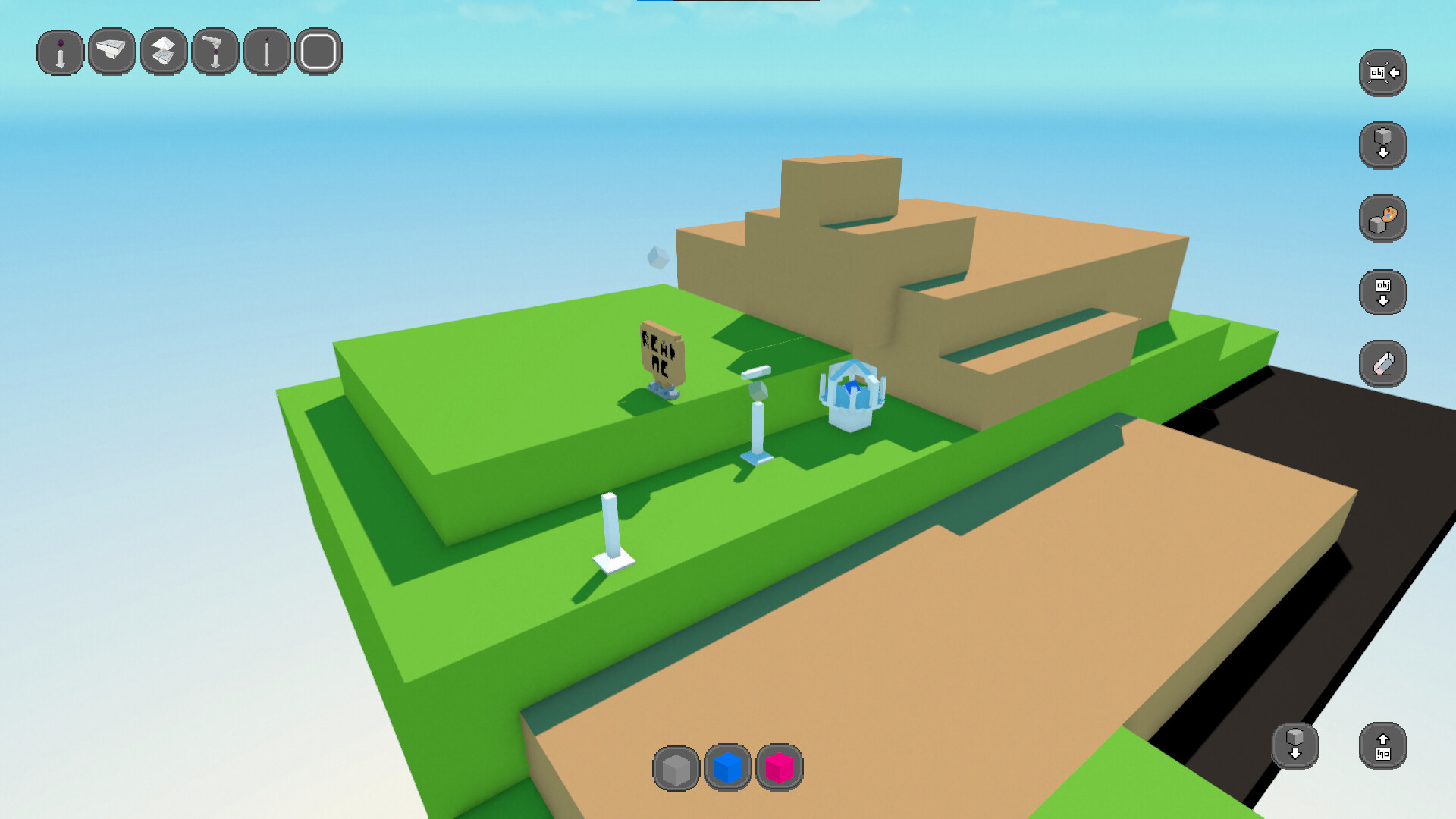Click the cube drop icon at bottom right
This screenshot has width=1456, height=819.
(1296, 747)
